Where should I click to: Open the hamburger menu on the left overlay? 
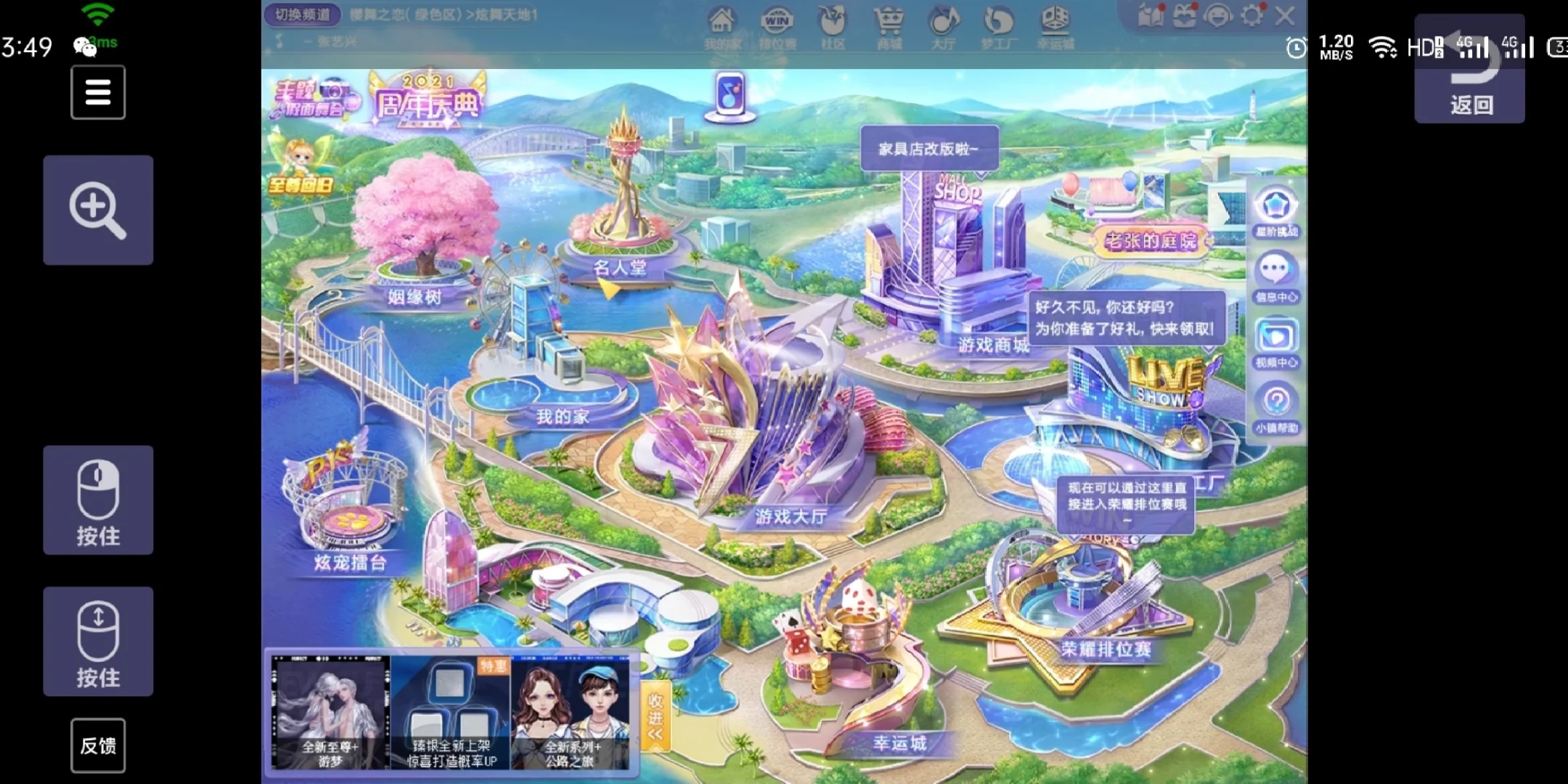tap(98, 92)
